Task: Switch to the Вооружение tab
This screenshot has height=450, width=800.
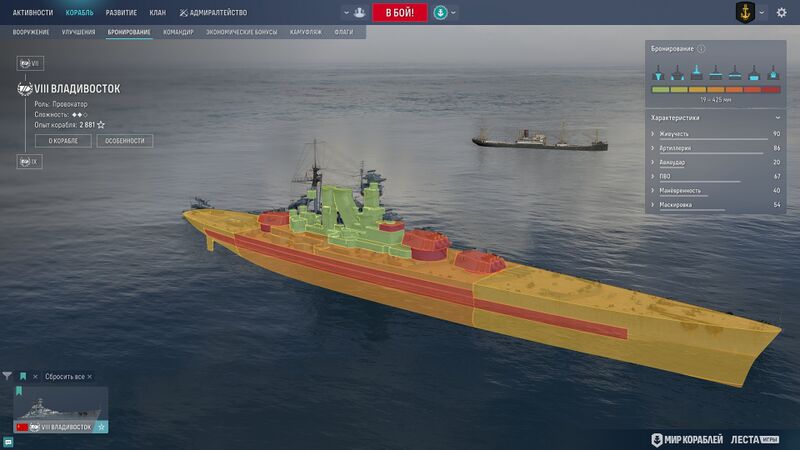Action: coord(31,33)
